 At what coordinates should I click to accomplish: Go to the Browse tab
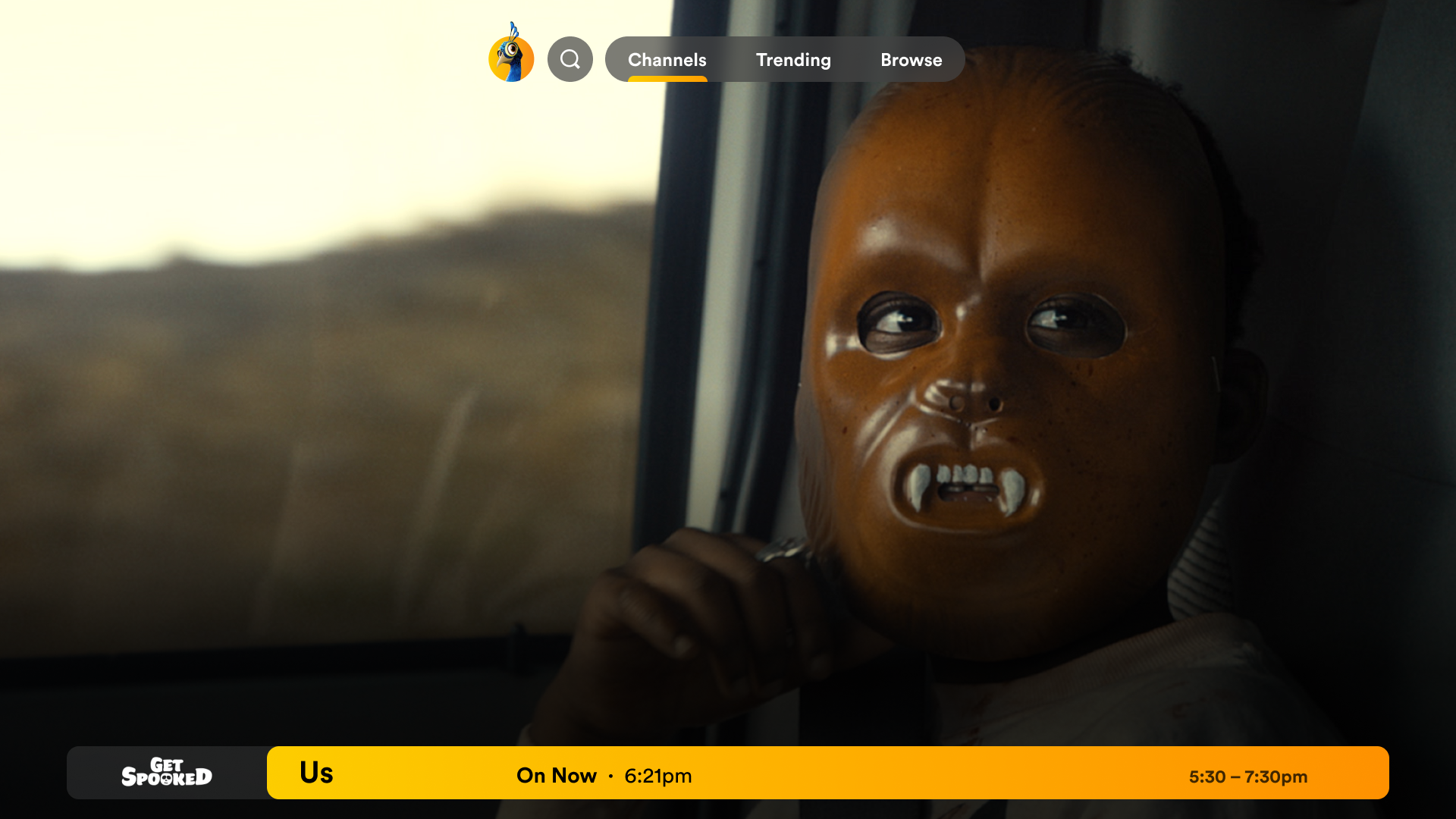point(911,59)
